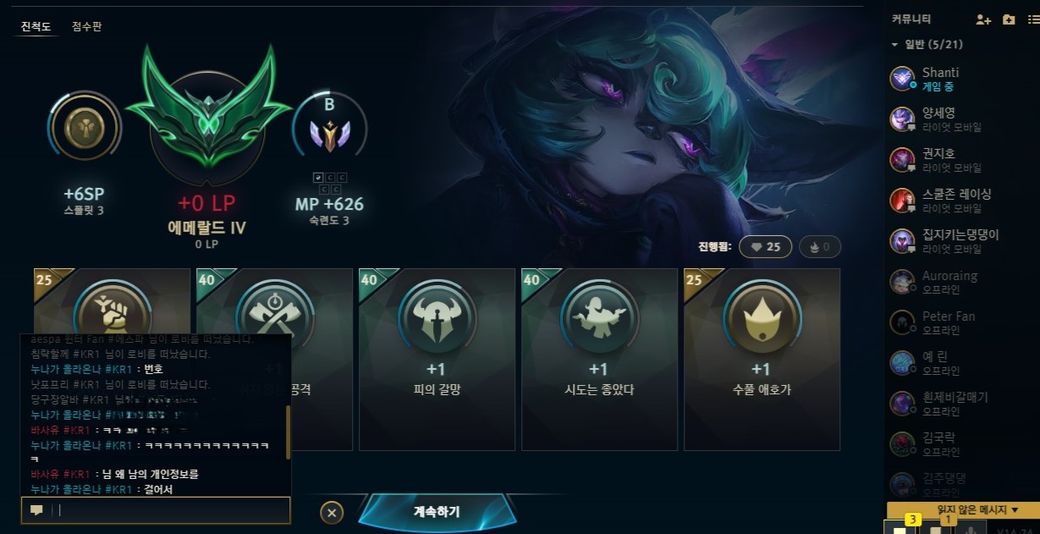This screenshot has width=1040, height=534.
Task: Close the chat with the X button
Action: [x=332, y=512]
